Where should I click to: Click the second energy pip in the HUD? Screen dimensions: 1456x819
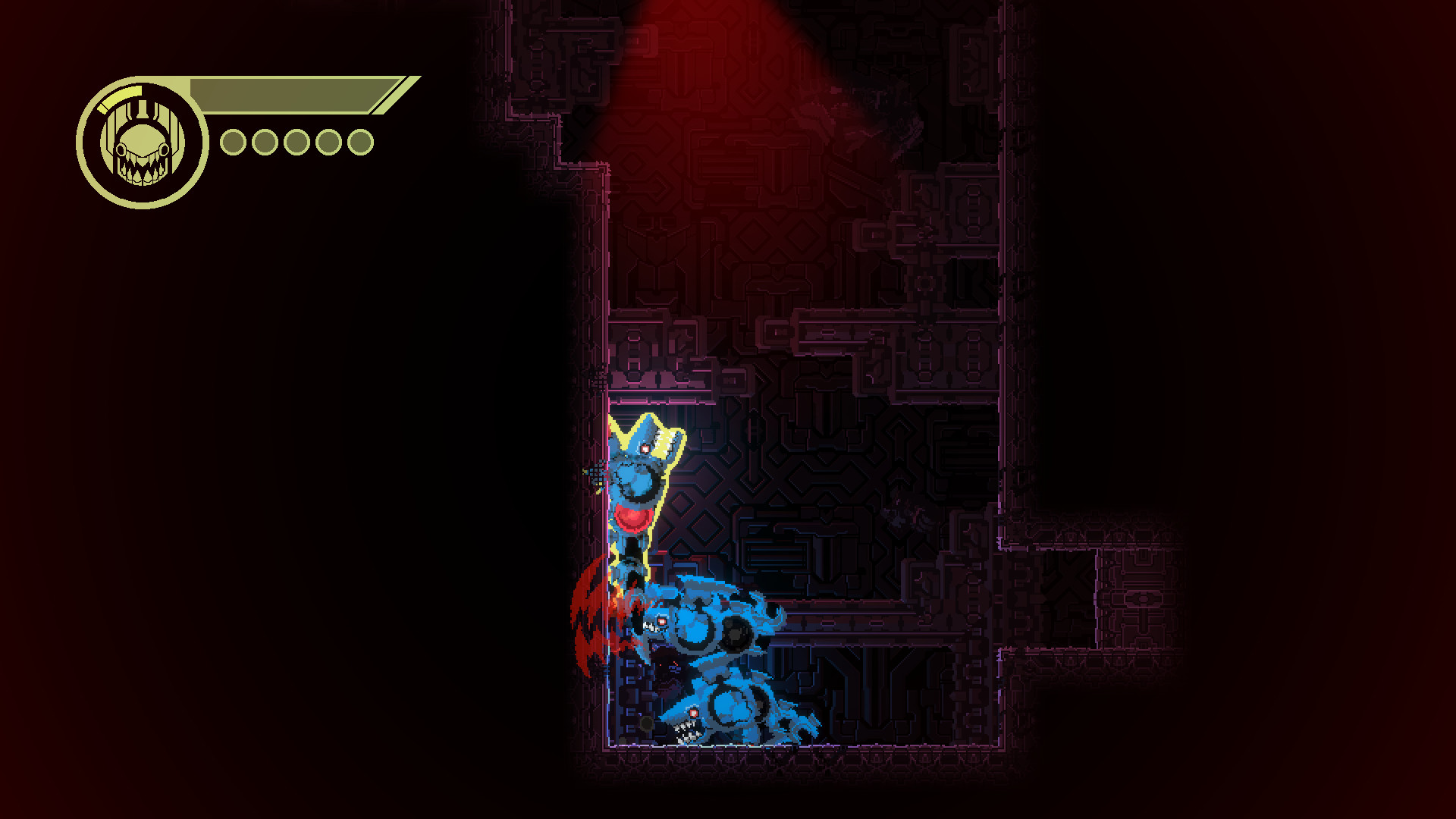click(x=264, y=141)
